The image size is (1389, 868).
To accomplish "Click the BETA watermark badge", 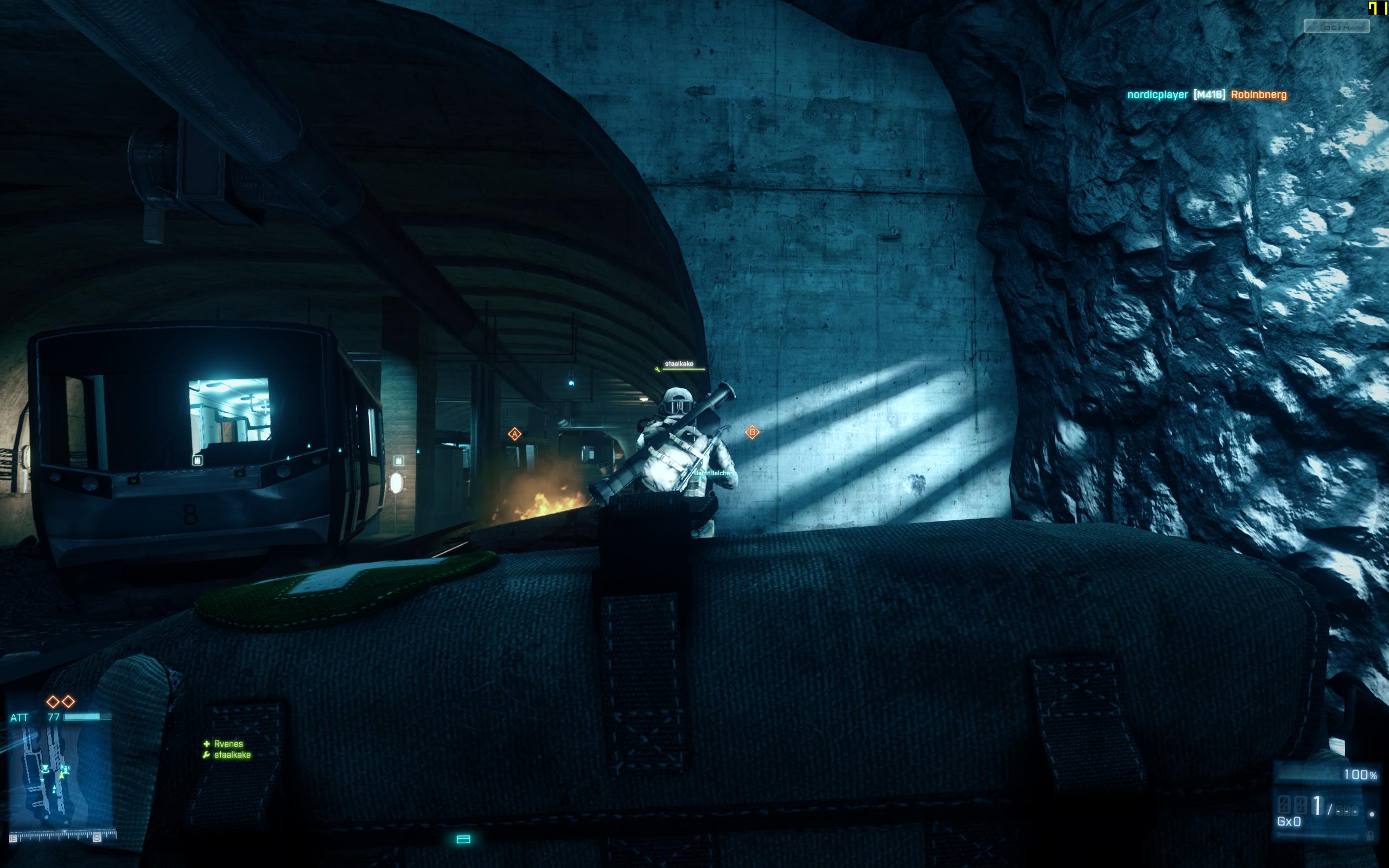I will point(1336,27).
